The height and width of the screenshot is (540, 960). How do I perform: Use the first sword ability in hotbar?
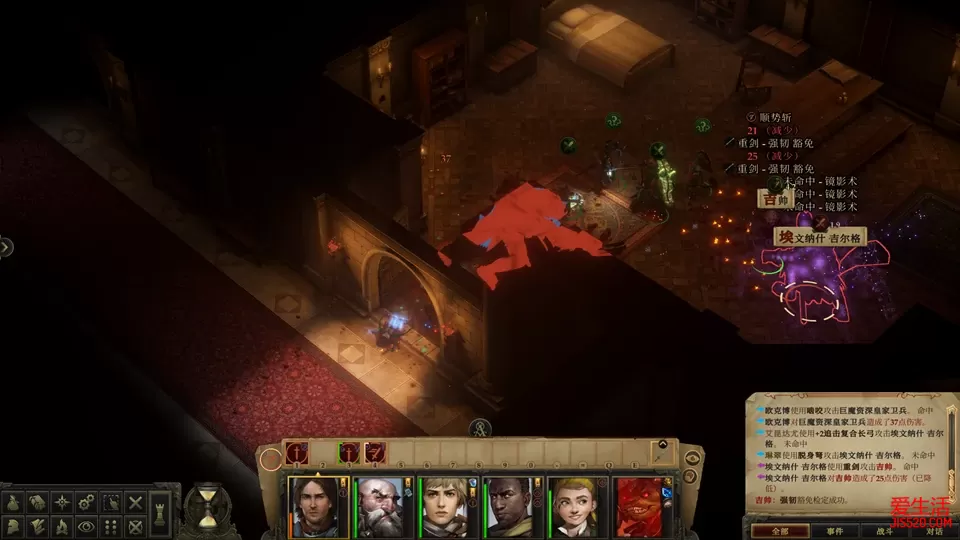point(298,453)
